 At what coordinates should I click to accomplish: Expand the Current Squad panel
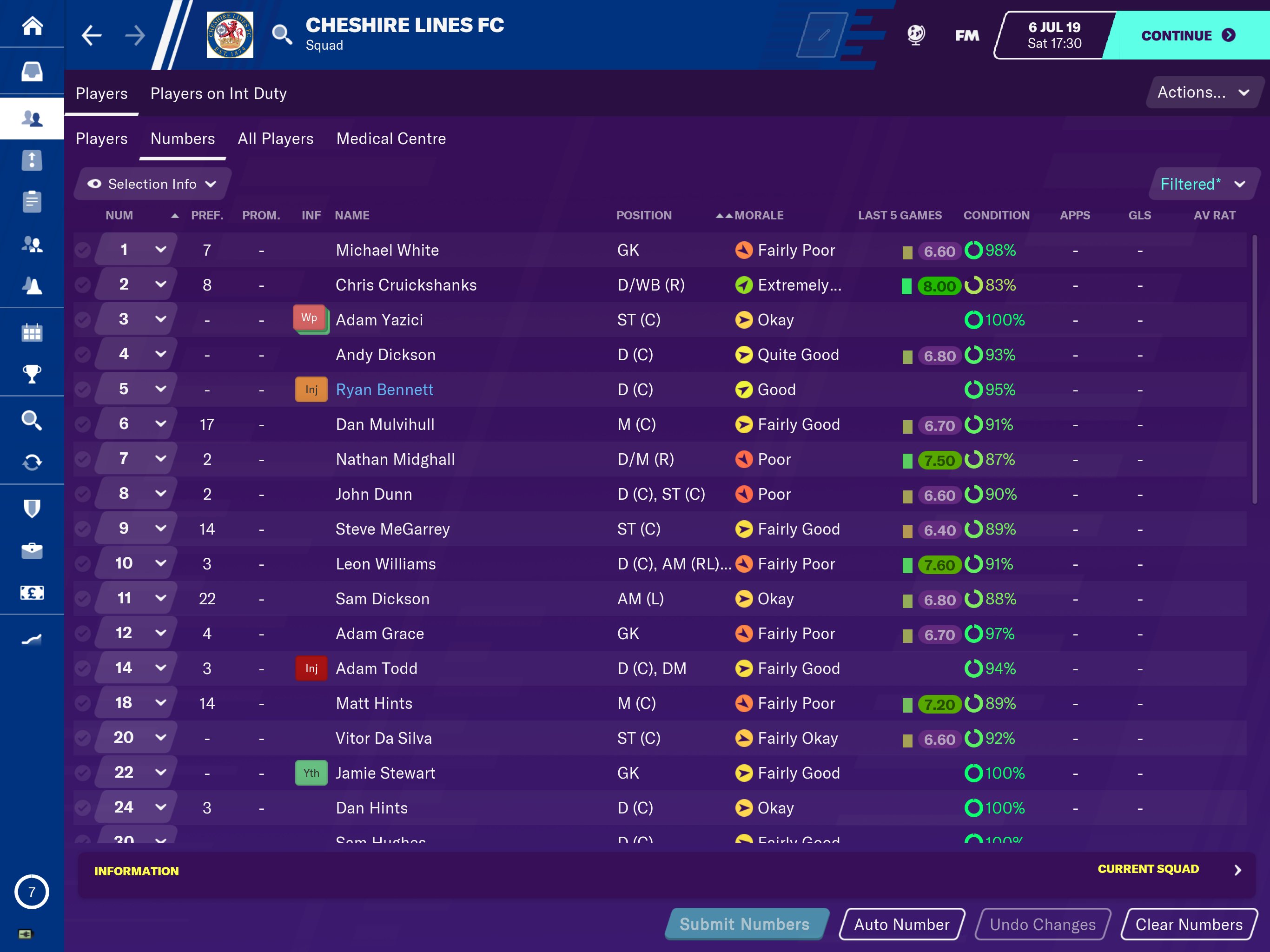(x=1237, y=869)
